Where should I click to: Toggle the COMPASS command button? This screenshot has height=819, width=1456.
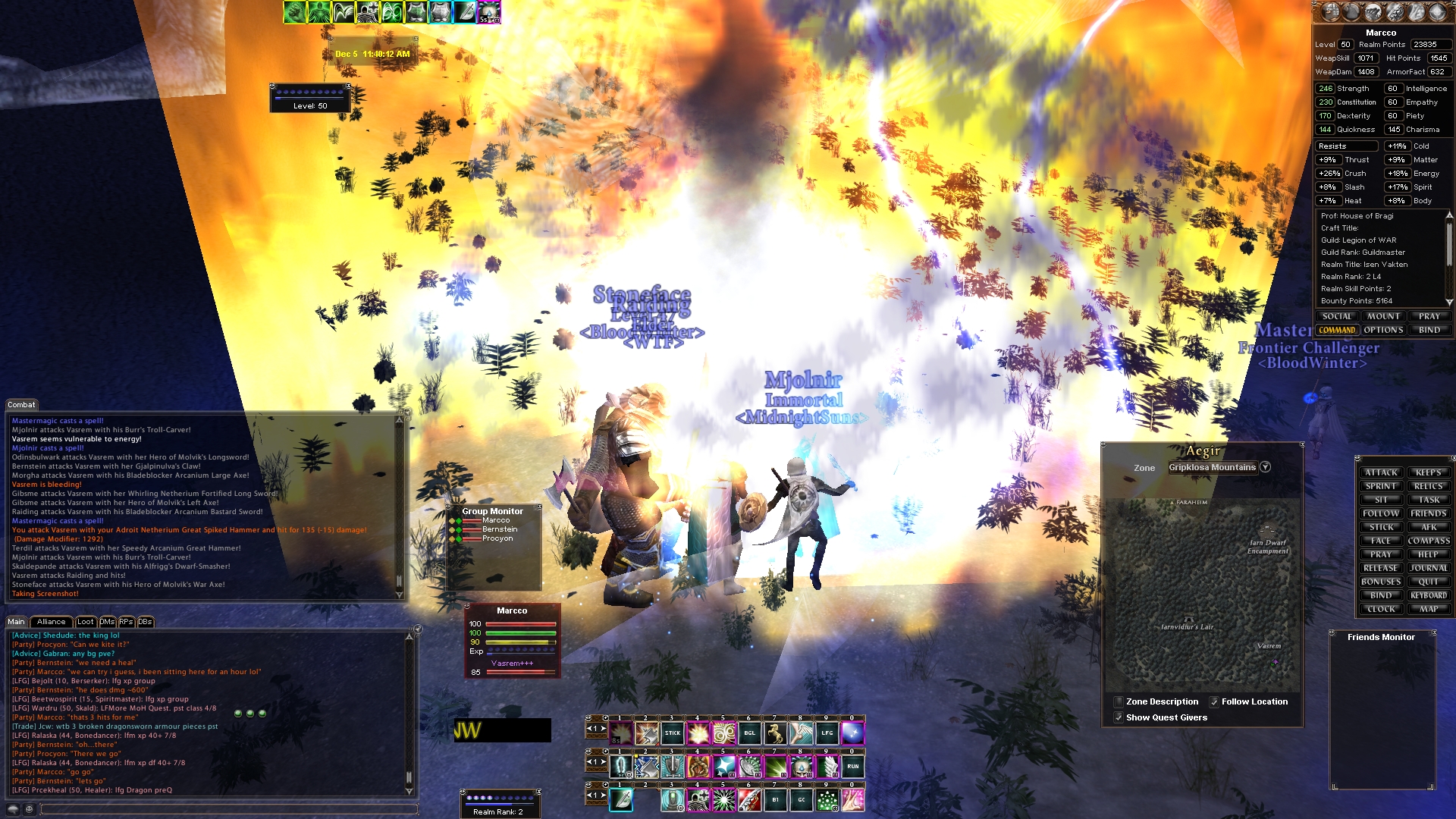(x=1429, y=541)
